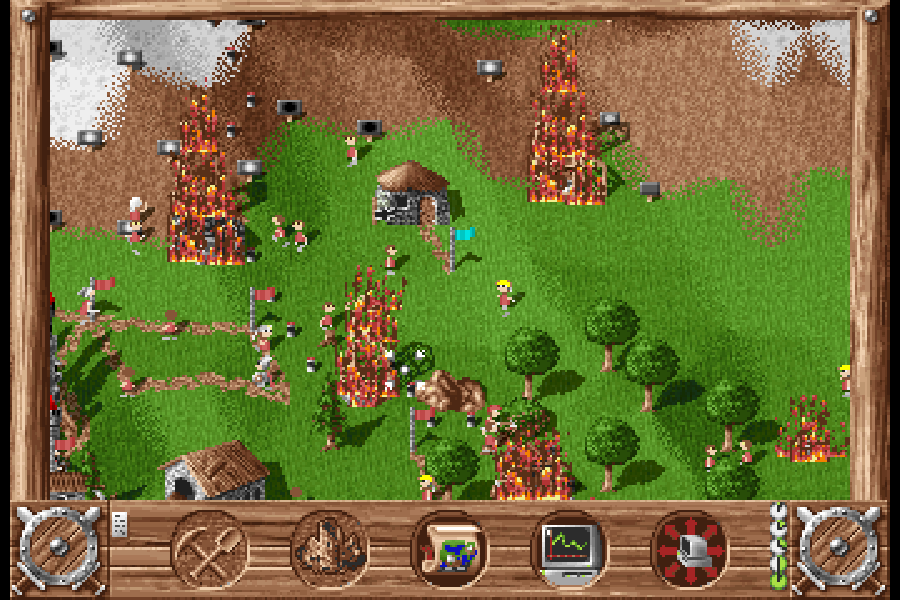Open the computer settings icon with red arrows
Viewport: 900px width, 600px height.
pos(689,549)
